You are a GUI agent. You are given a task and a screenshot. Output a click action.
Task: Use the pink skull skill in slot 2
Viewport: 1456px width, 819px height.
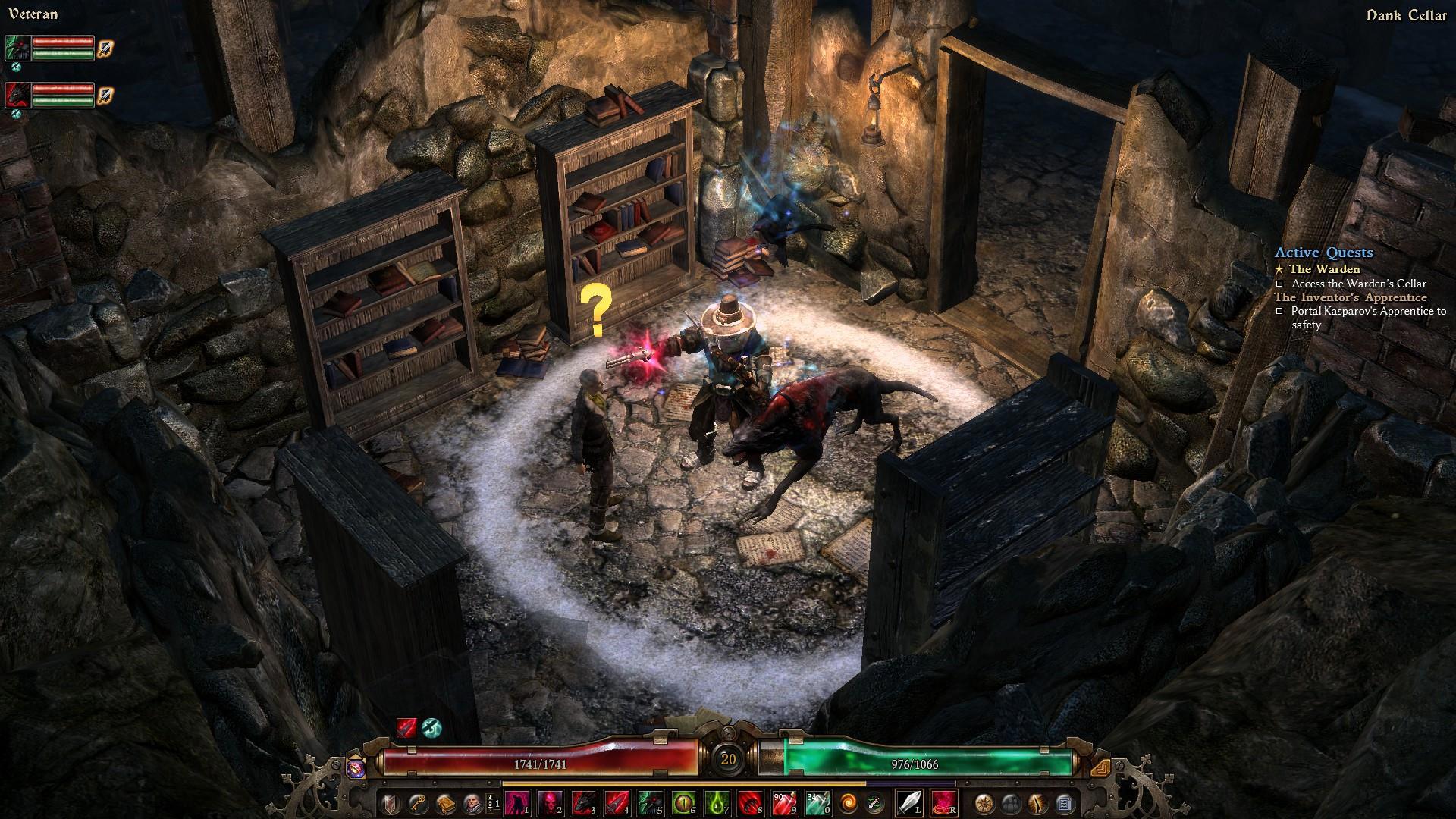click(551, 803)
